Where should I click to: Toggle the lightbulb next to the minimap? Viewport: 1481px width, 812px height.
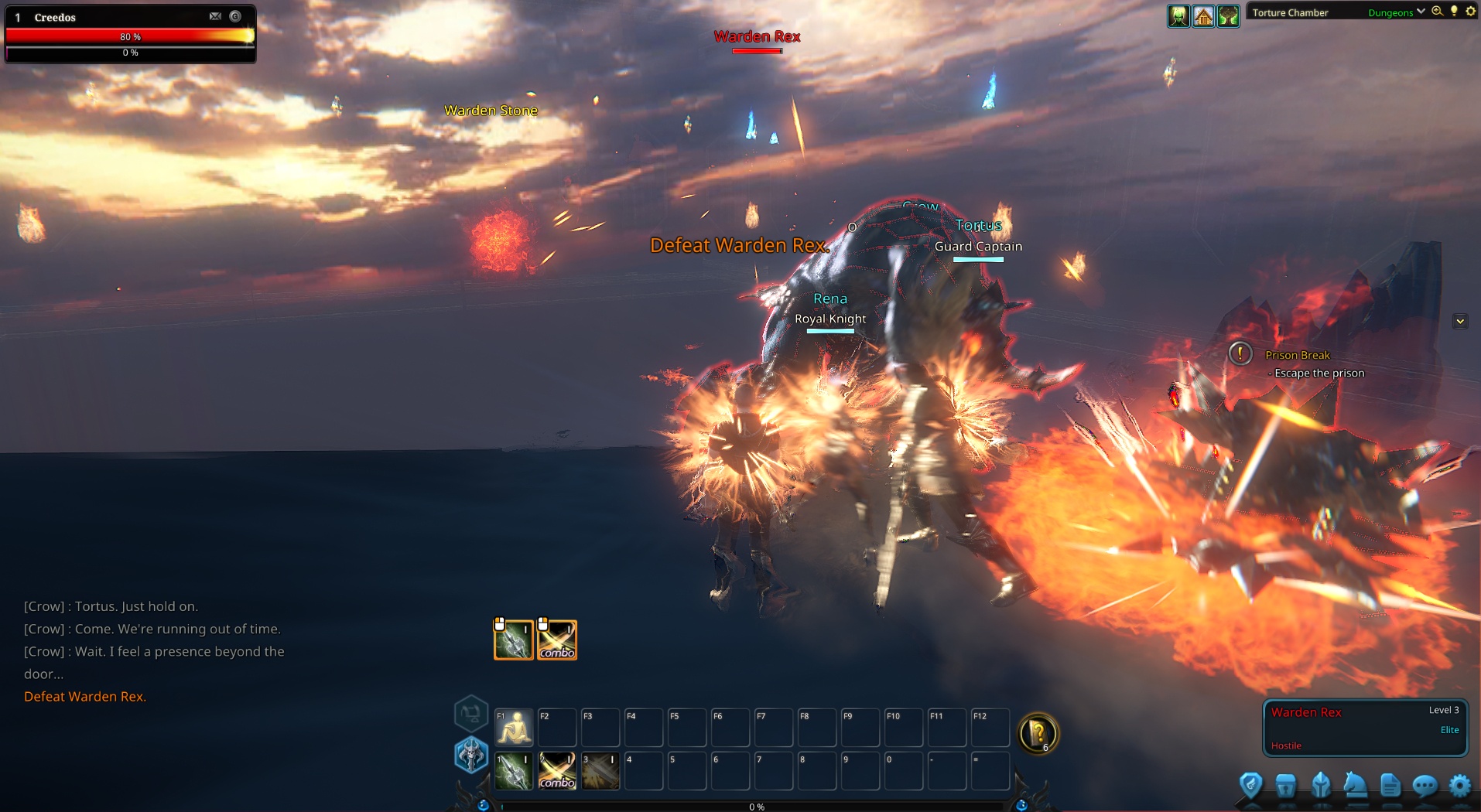[1455, 12]
